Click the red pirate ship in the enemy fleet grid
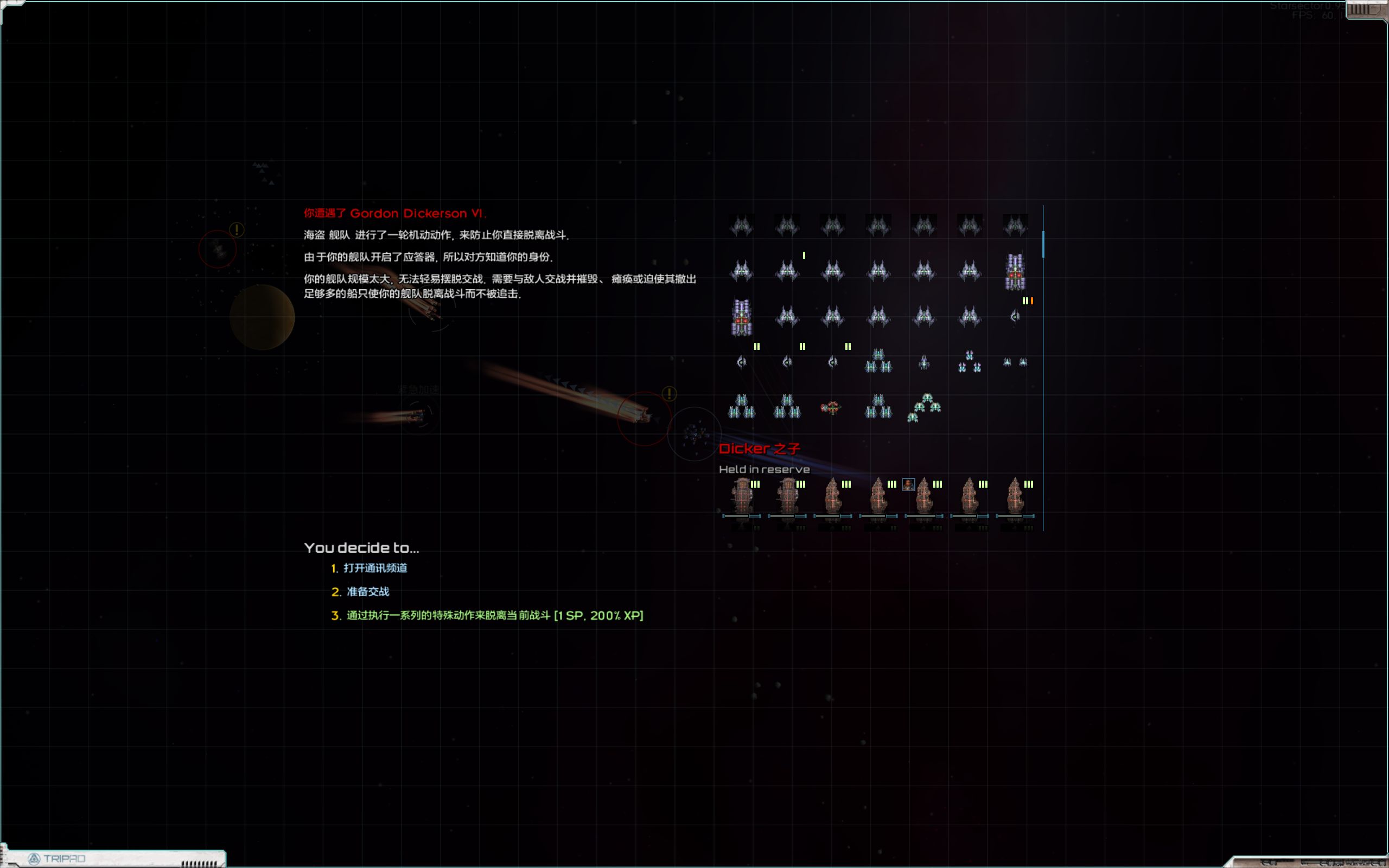Screen dimensions: 1389x868 (832, 406)
